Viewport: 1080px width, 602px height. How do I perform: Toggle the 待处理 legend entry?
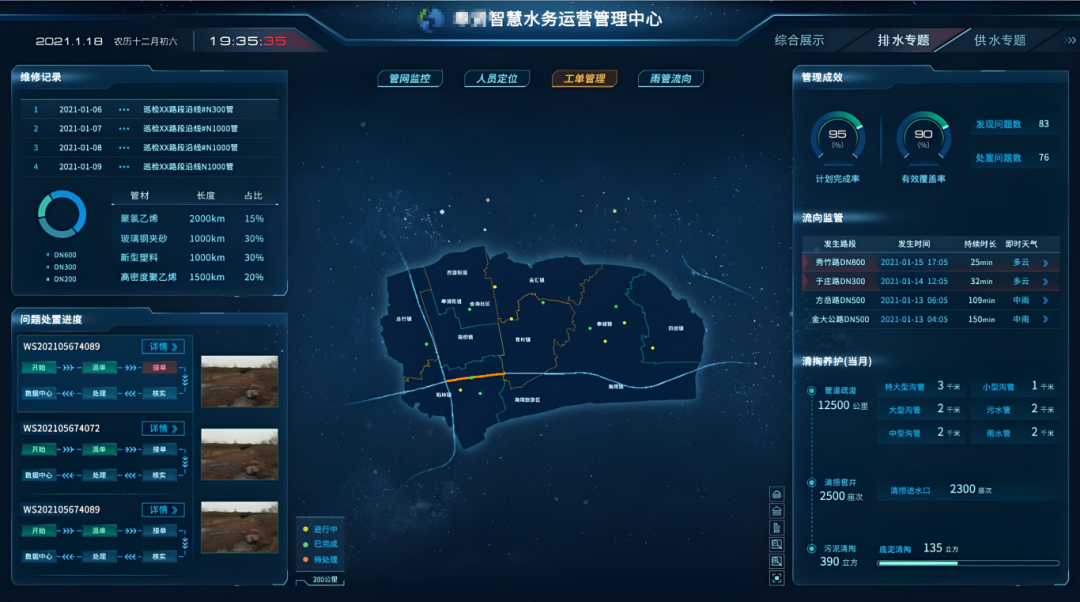pos(321,559)
